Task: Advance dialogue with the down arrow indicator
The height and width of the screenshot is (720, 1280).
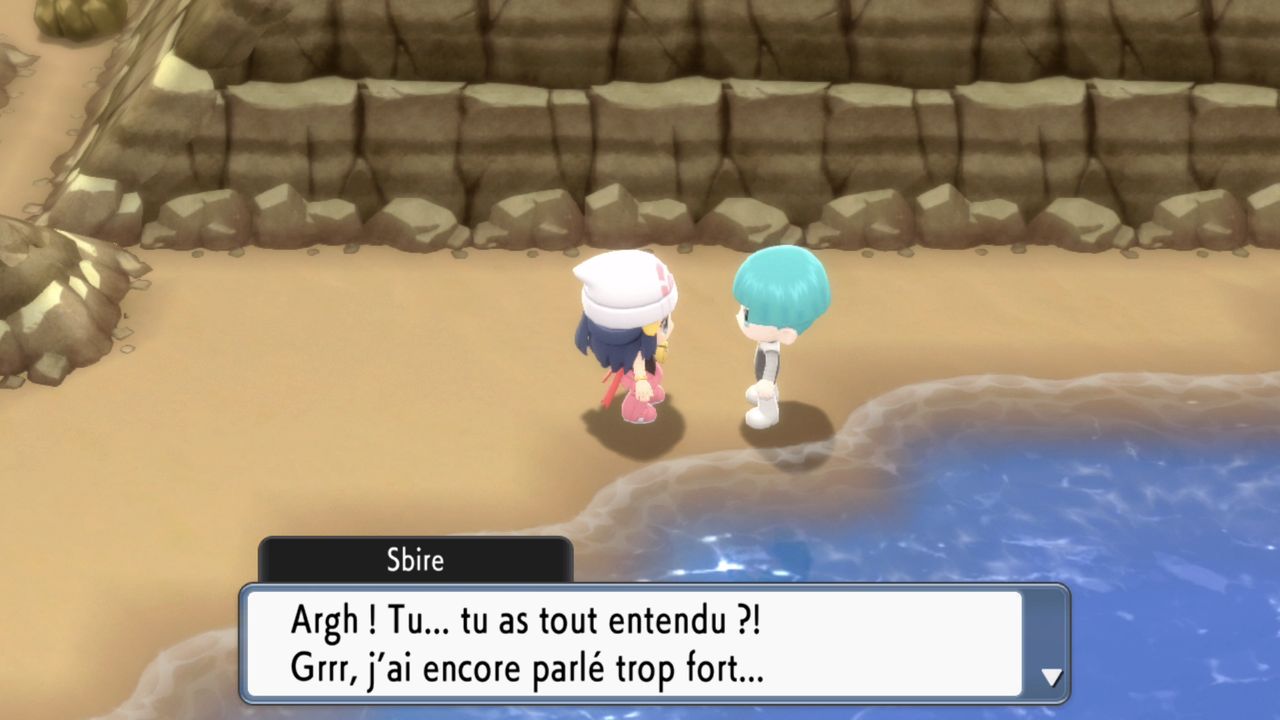Action: tap(1051, 677)
